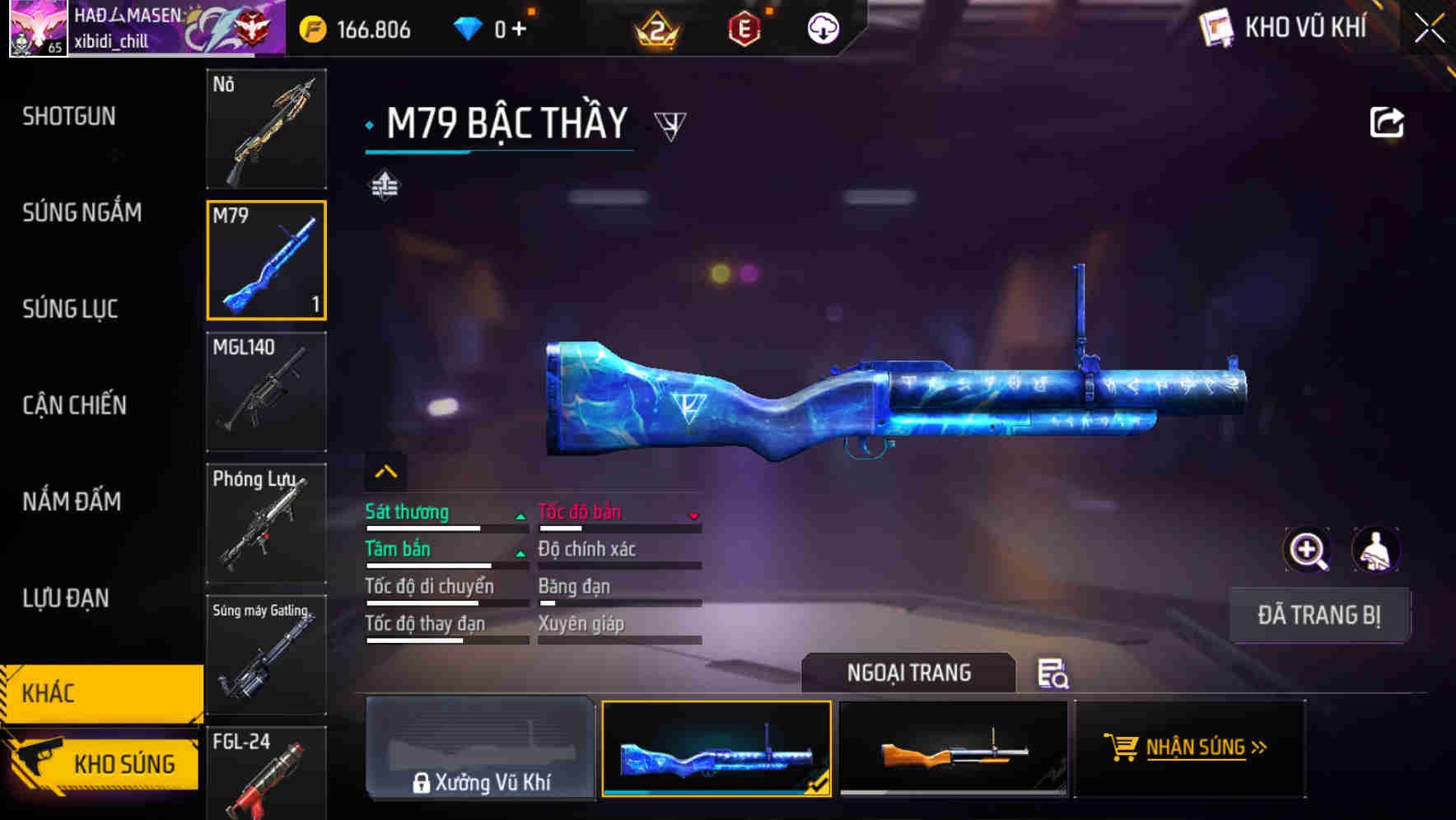This screenshot has width=1456, height=820.
Task: Click the ĐÃ TRANG BỊ button
Action: (x=1319, y=615)
